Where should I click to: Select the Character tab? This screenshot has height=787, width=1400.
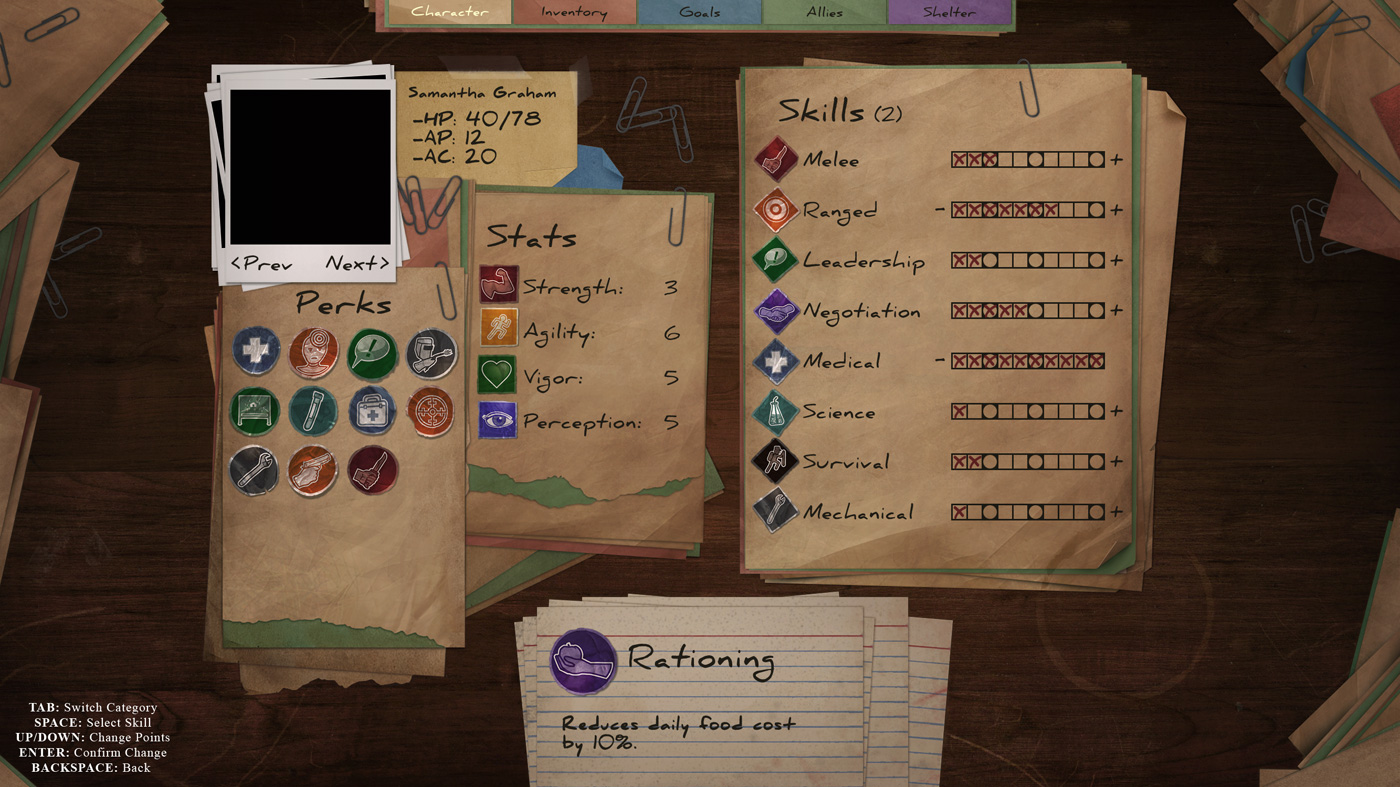(449, 12)
